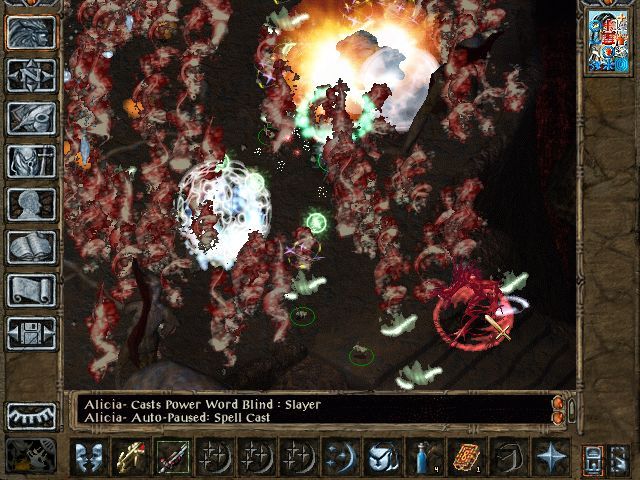Viewport: 640px width, 480px height.
Task: Activate the talk masks icon
Action: [90, 457]
